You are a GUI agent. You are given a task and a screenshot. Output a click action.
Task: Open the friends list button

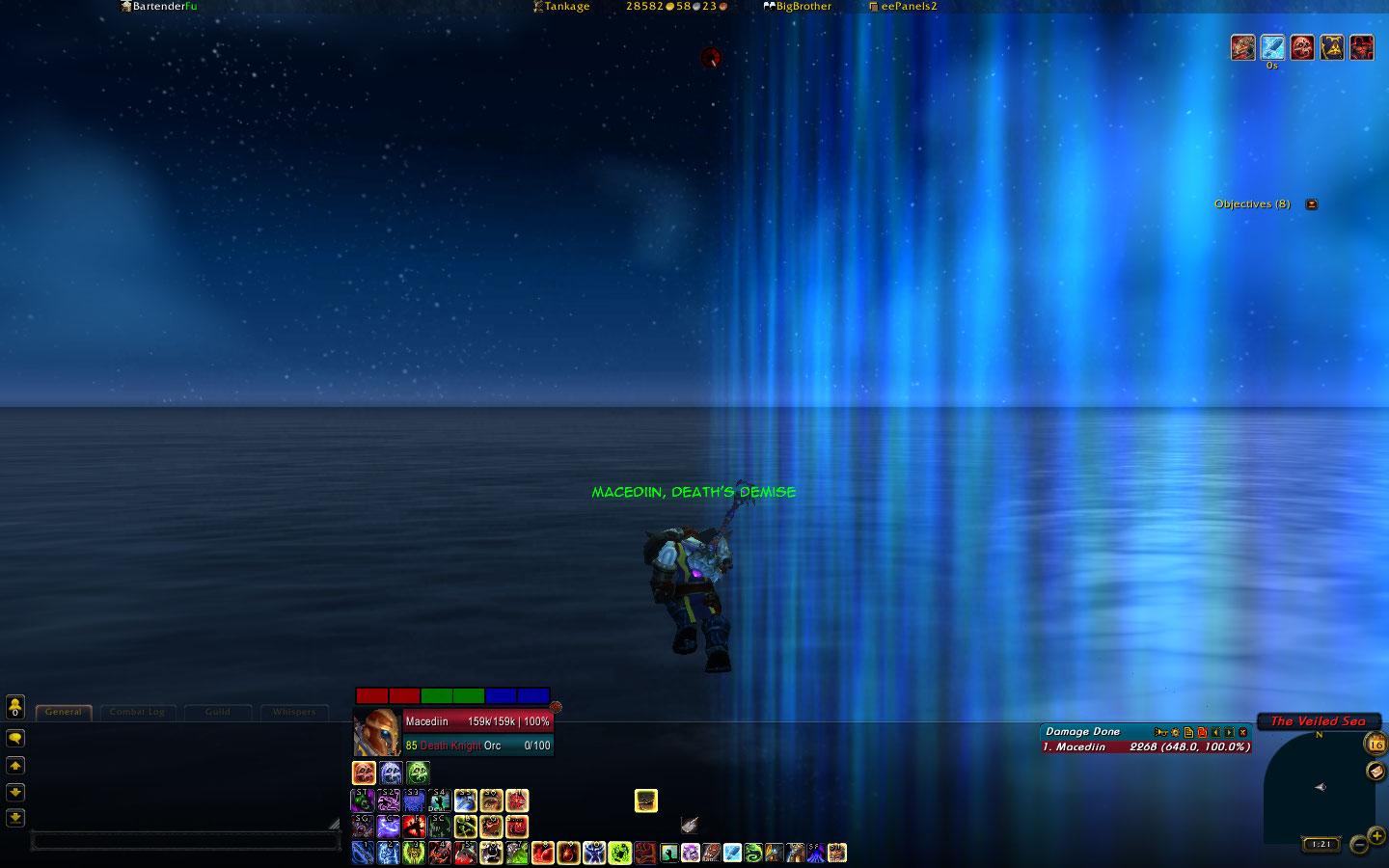(15, 707)
